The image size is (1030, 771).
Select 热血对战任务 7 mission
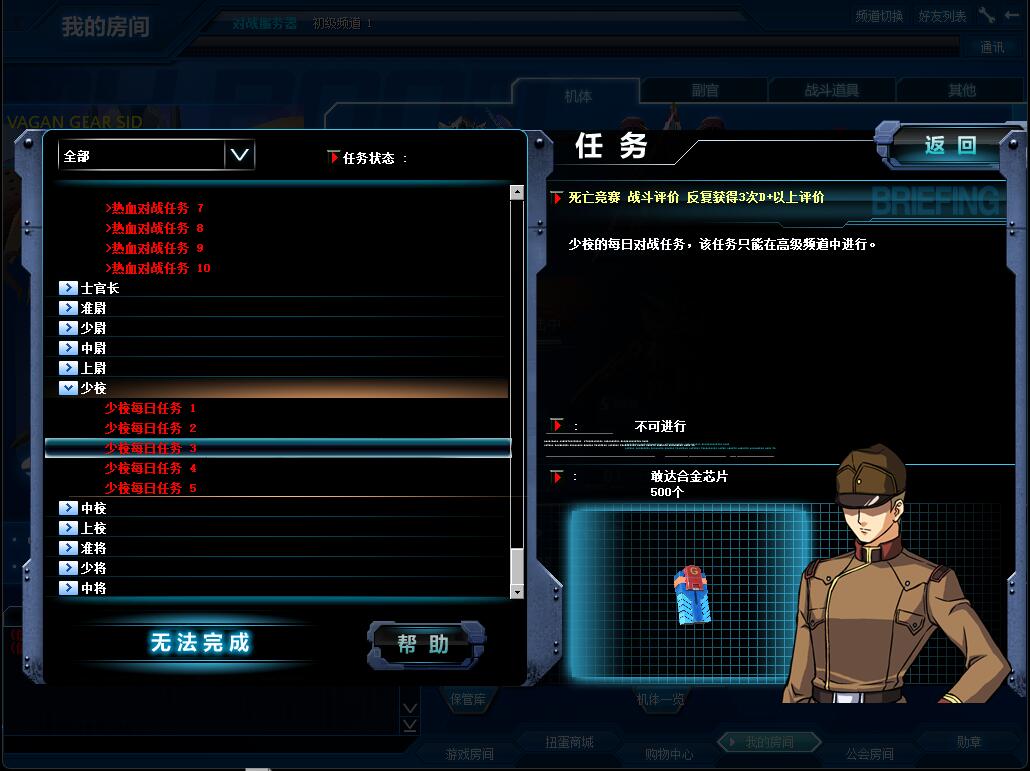pyautogui.click(x=157, y=208)
